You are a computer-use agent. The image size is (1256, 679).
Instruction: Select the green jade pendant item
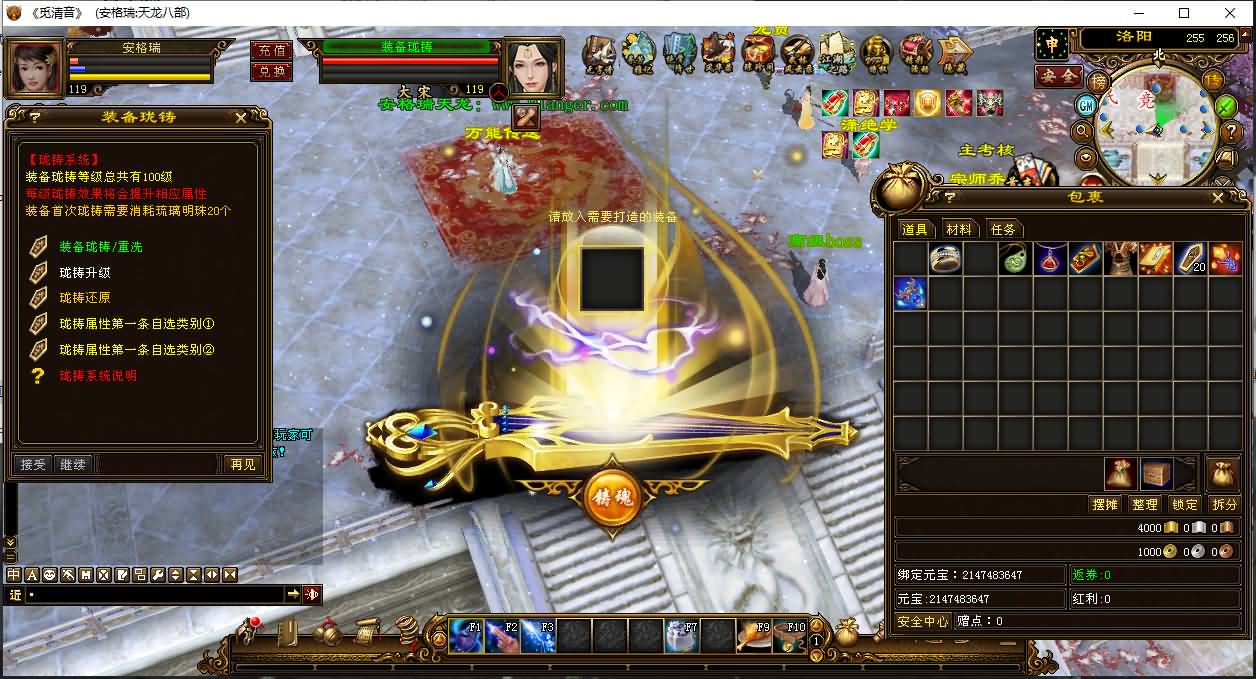coord(1014,259)
